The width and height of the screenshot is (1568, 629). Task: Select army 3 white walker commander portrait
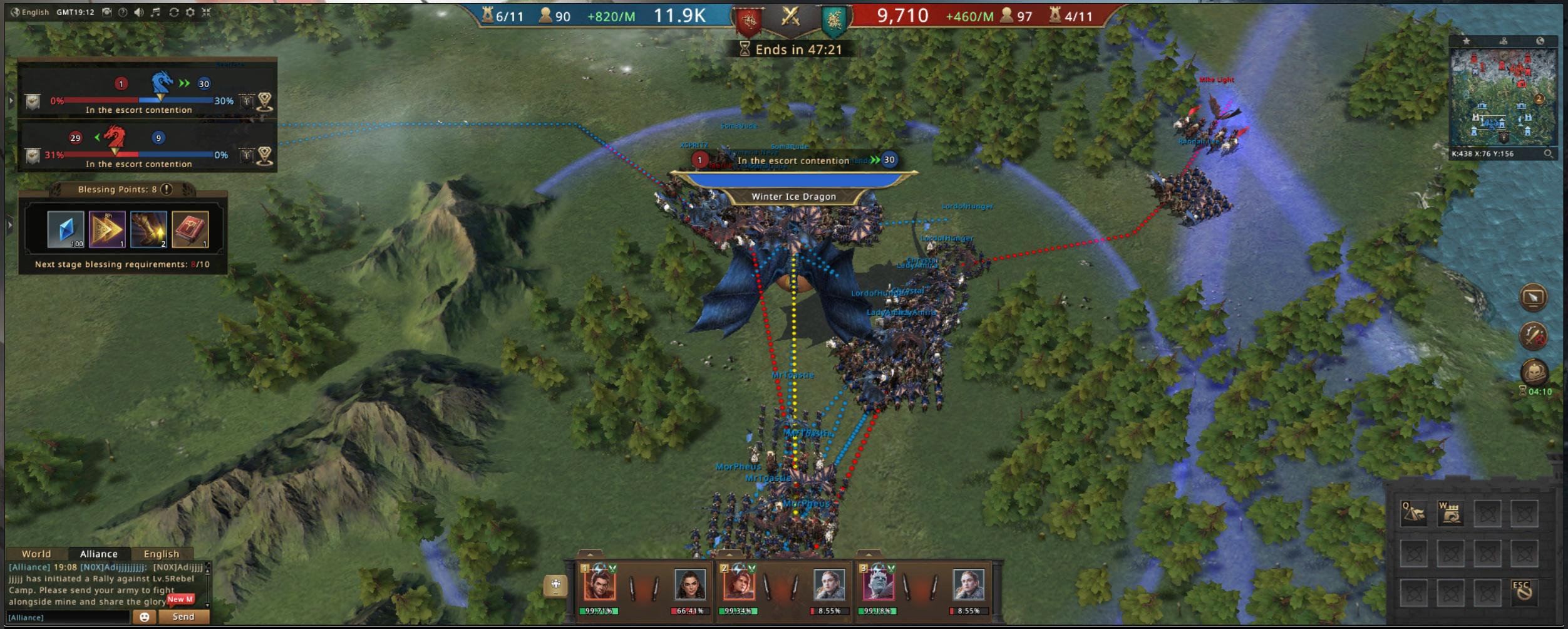(878, 585)
